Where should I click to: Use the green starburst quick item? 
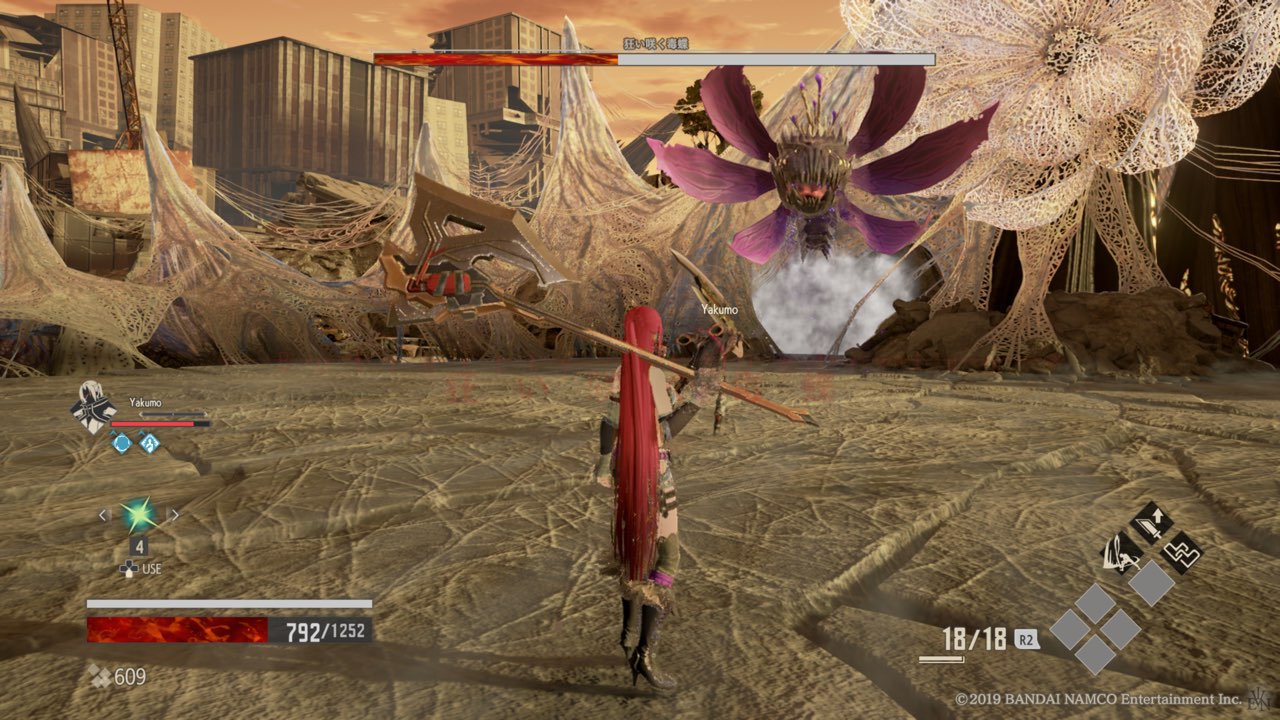(138, 516)
